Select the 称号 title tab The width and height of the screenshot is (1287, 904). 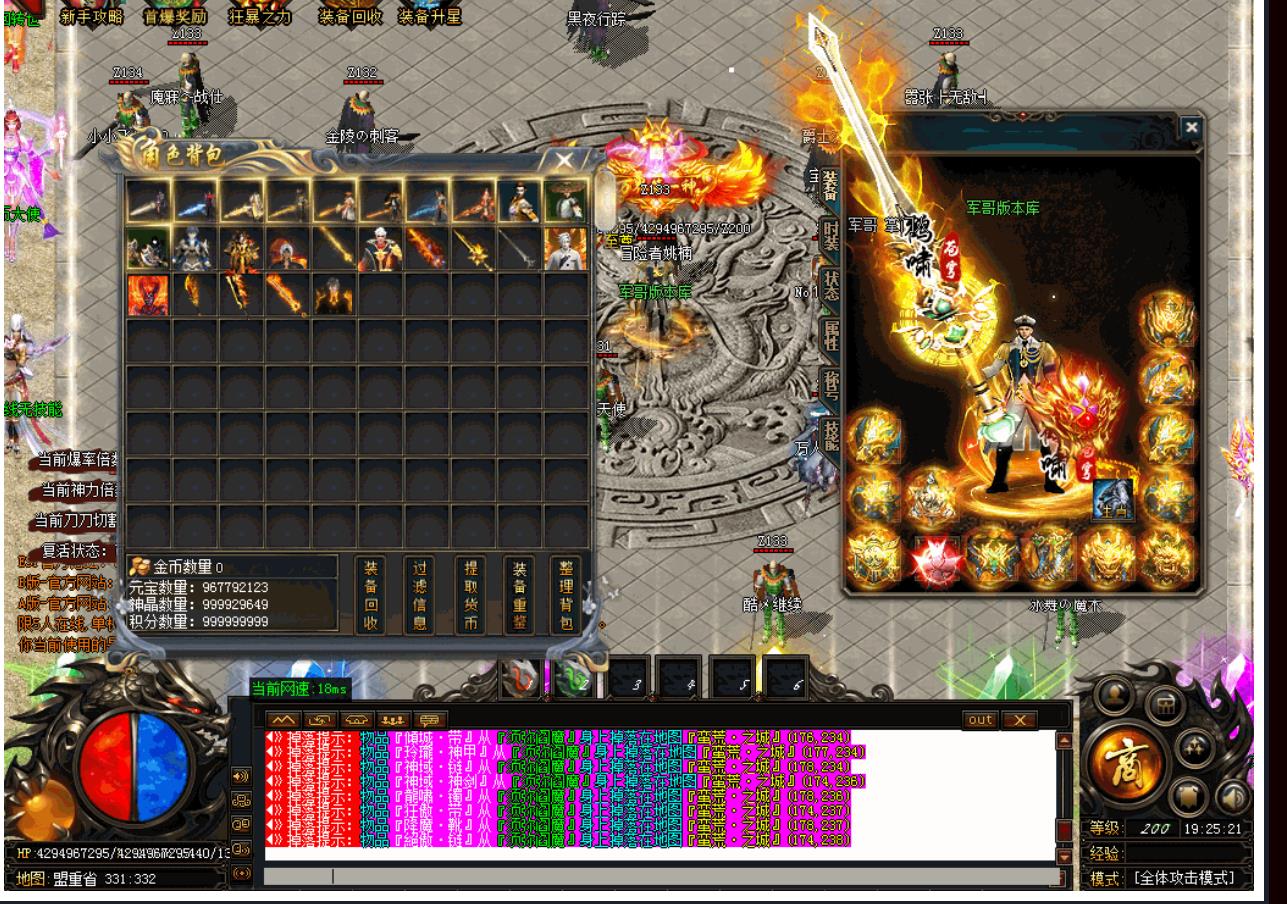830,387
